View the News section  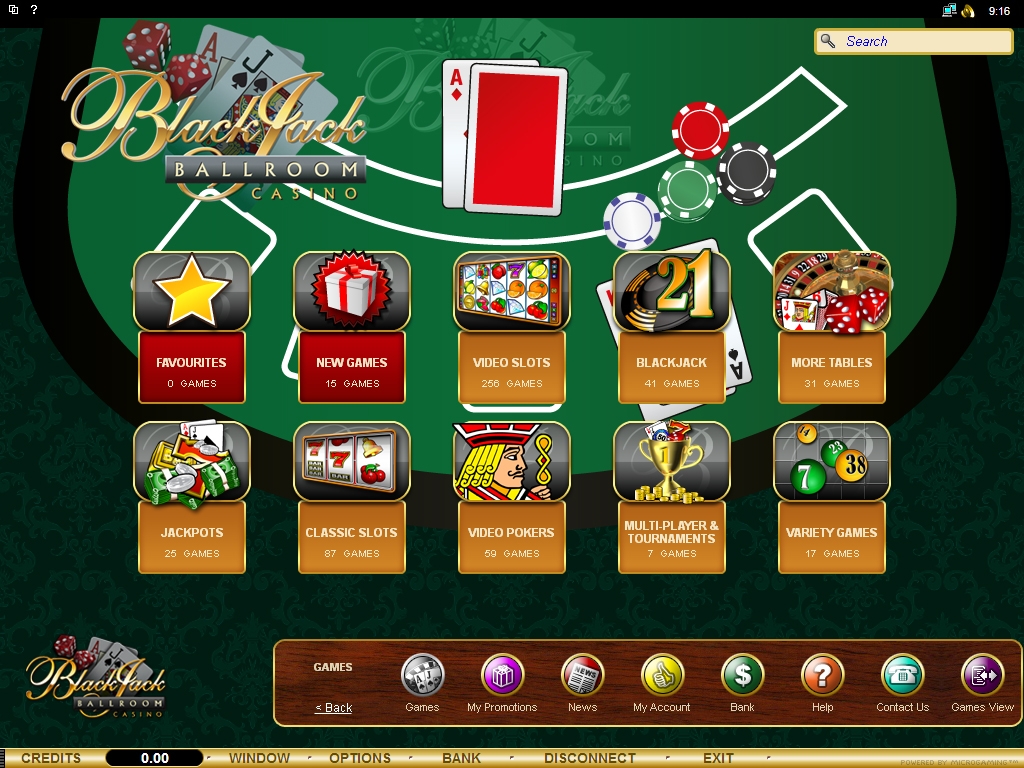[x=582, y=677]
